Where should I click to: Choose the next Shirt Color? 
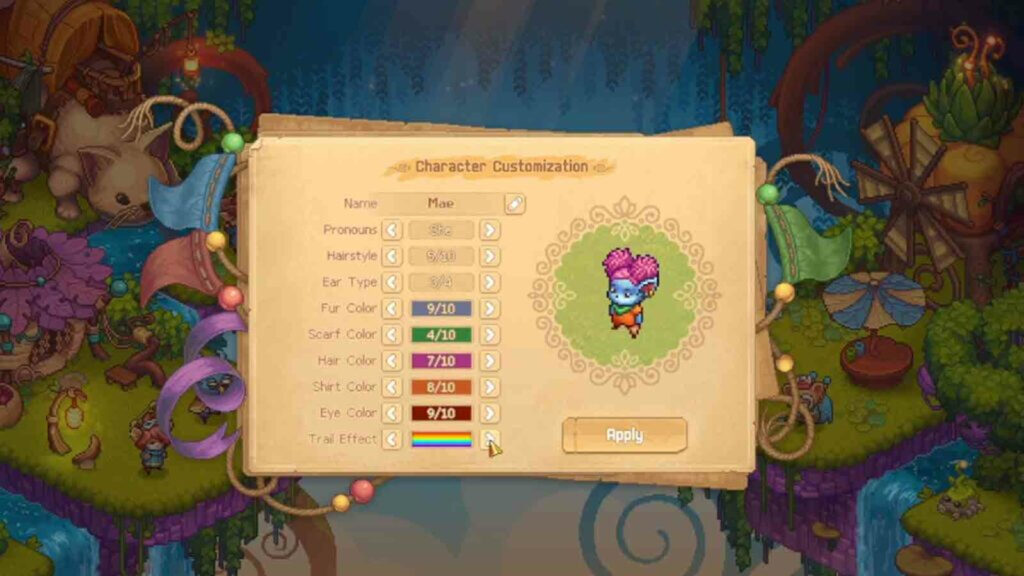pyautogui.click(x=489, y=387)
